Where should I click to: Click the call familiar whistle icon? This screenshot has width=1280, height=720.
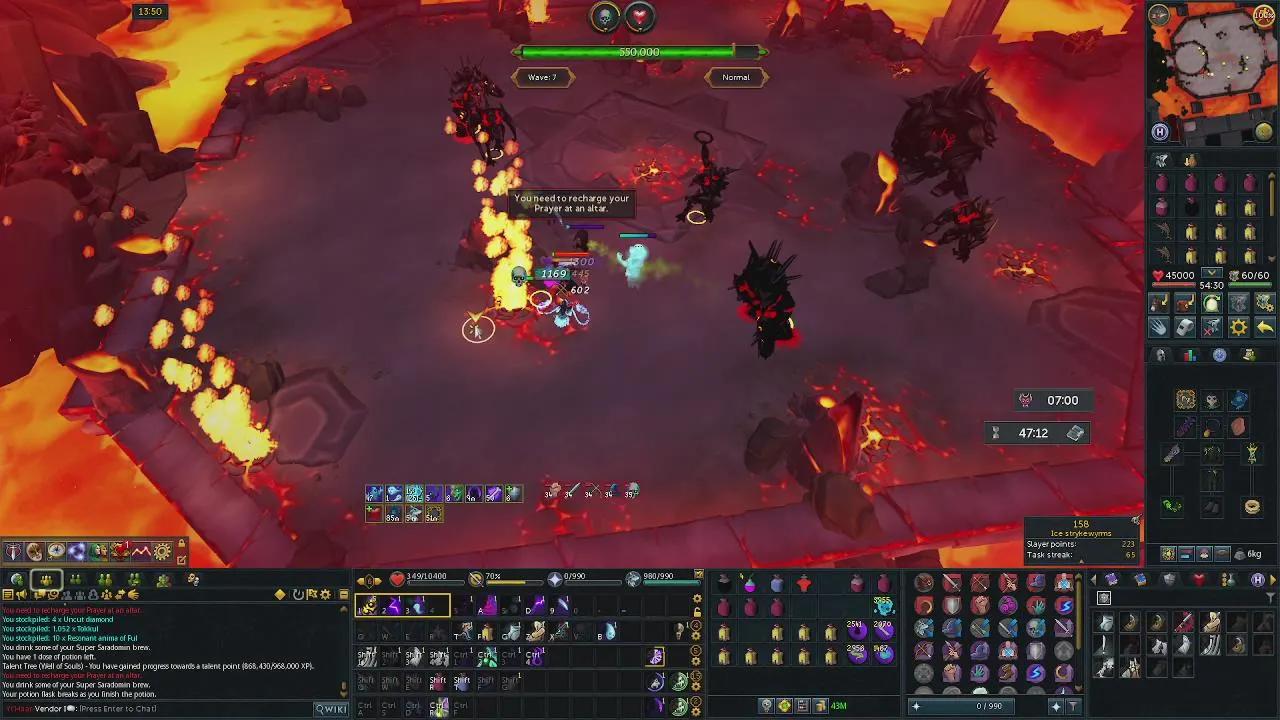(1184, 327)
